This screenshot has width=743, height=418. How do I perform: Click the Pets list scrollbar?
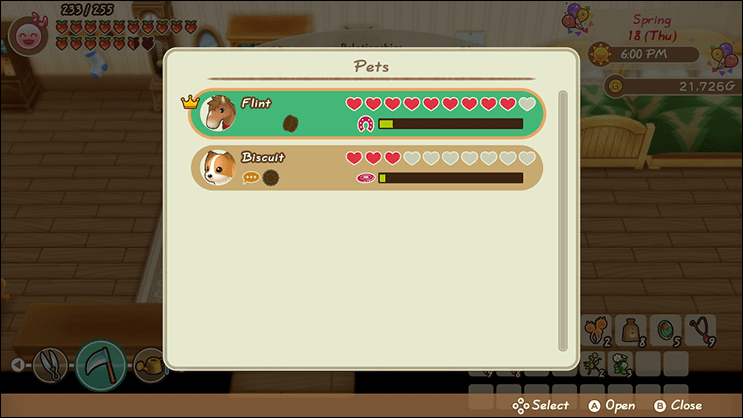[x=562, y=220]
